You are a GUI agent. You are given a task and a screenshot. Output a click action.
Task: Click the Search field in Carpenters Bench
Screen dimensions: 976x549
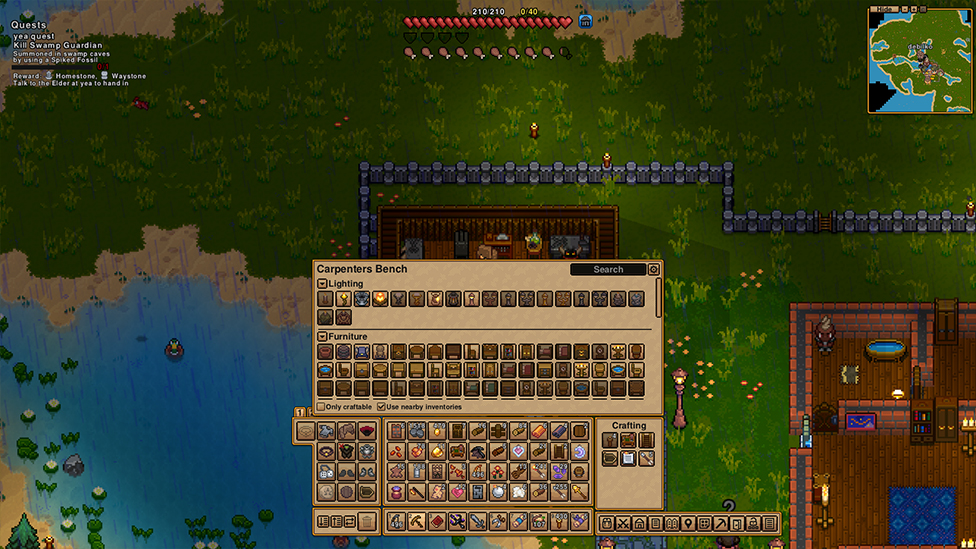(608, 269)
